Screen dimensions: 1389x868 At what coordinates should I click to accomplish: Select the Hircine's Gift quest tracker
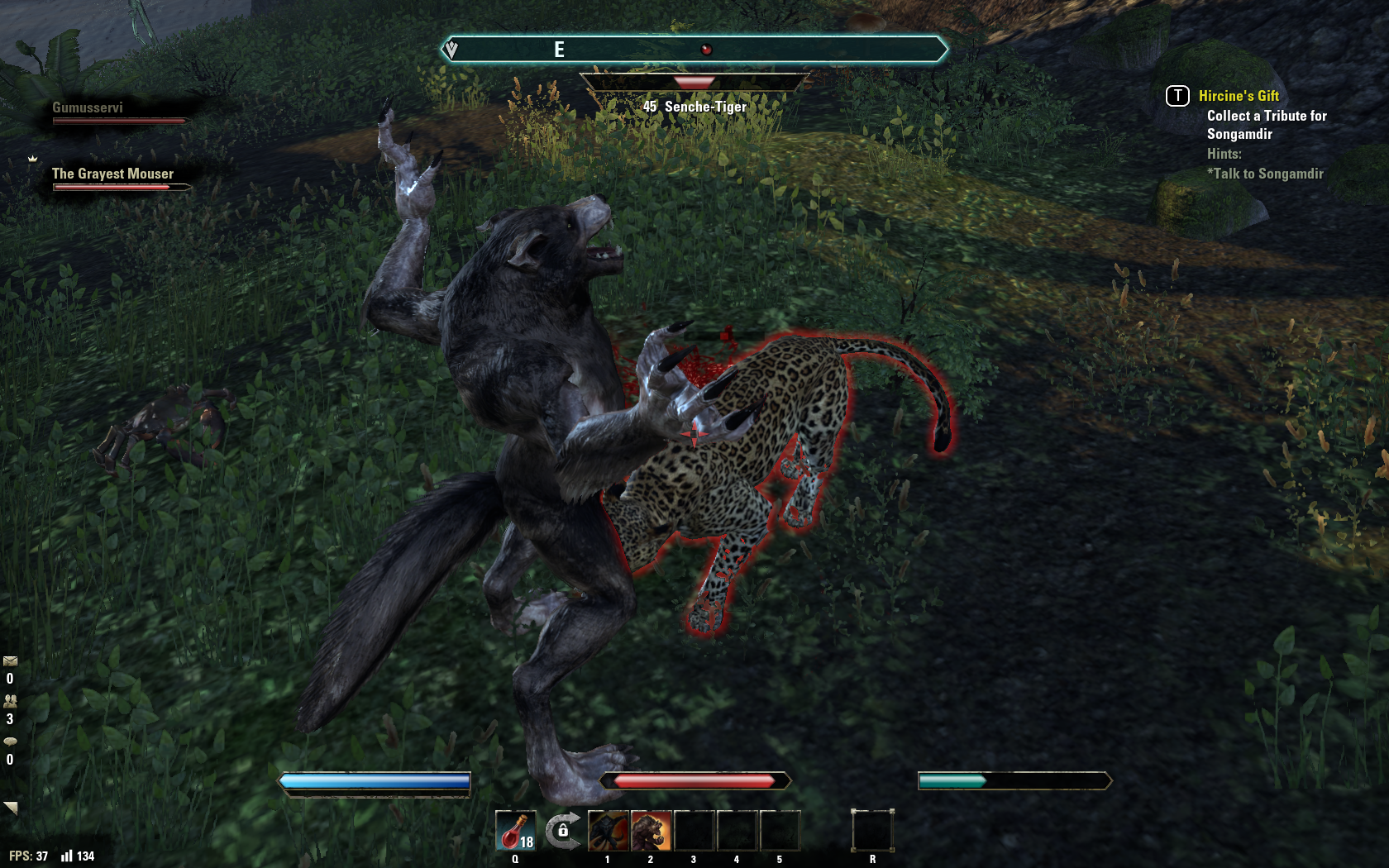pos(1239,96)
